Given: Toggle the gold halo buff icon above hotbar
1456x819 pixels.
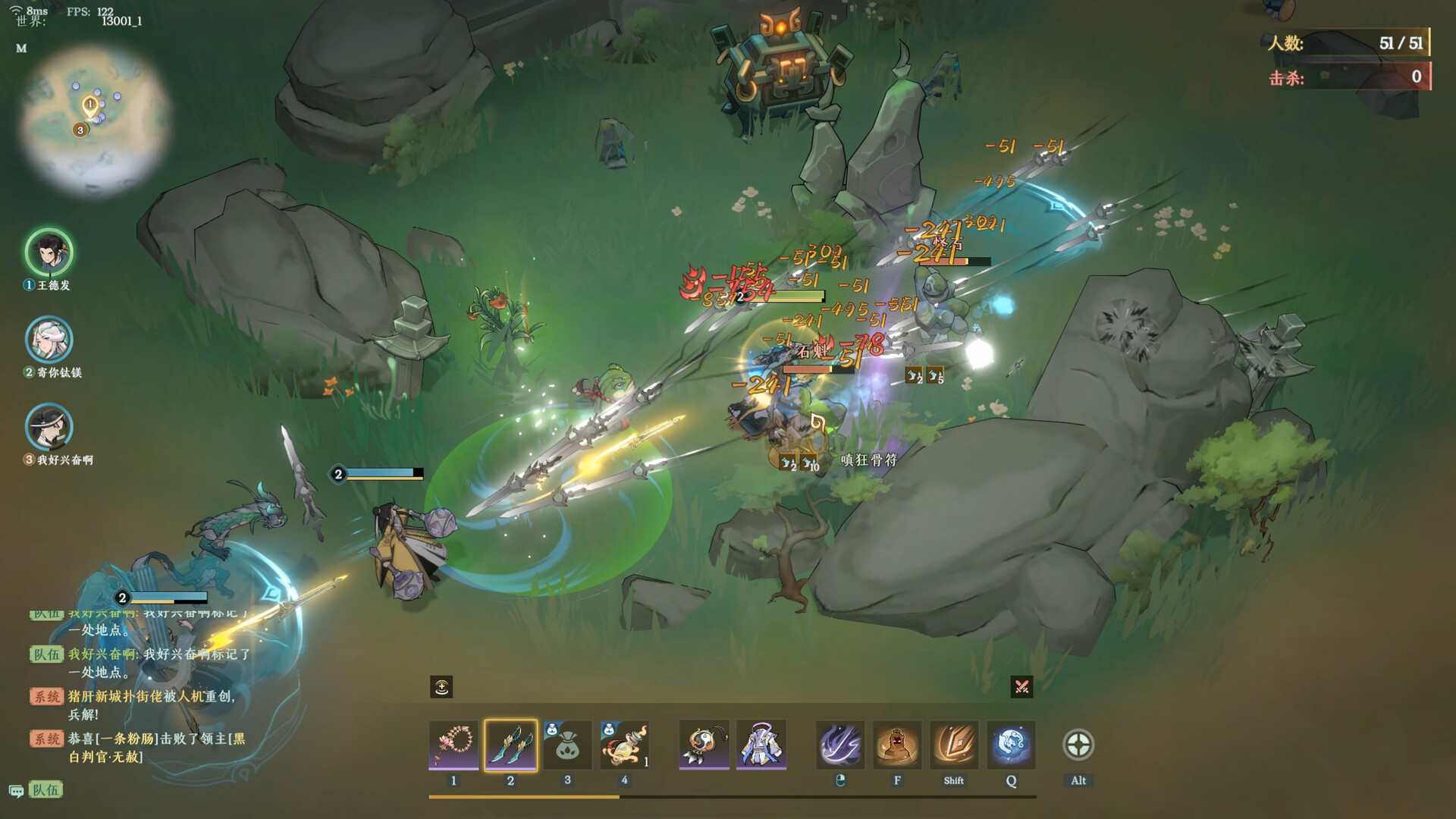Looking at the screenshot, I should click(442, 687).
